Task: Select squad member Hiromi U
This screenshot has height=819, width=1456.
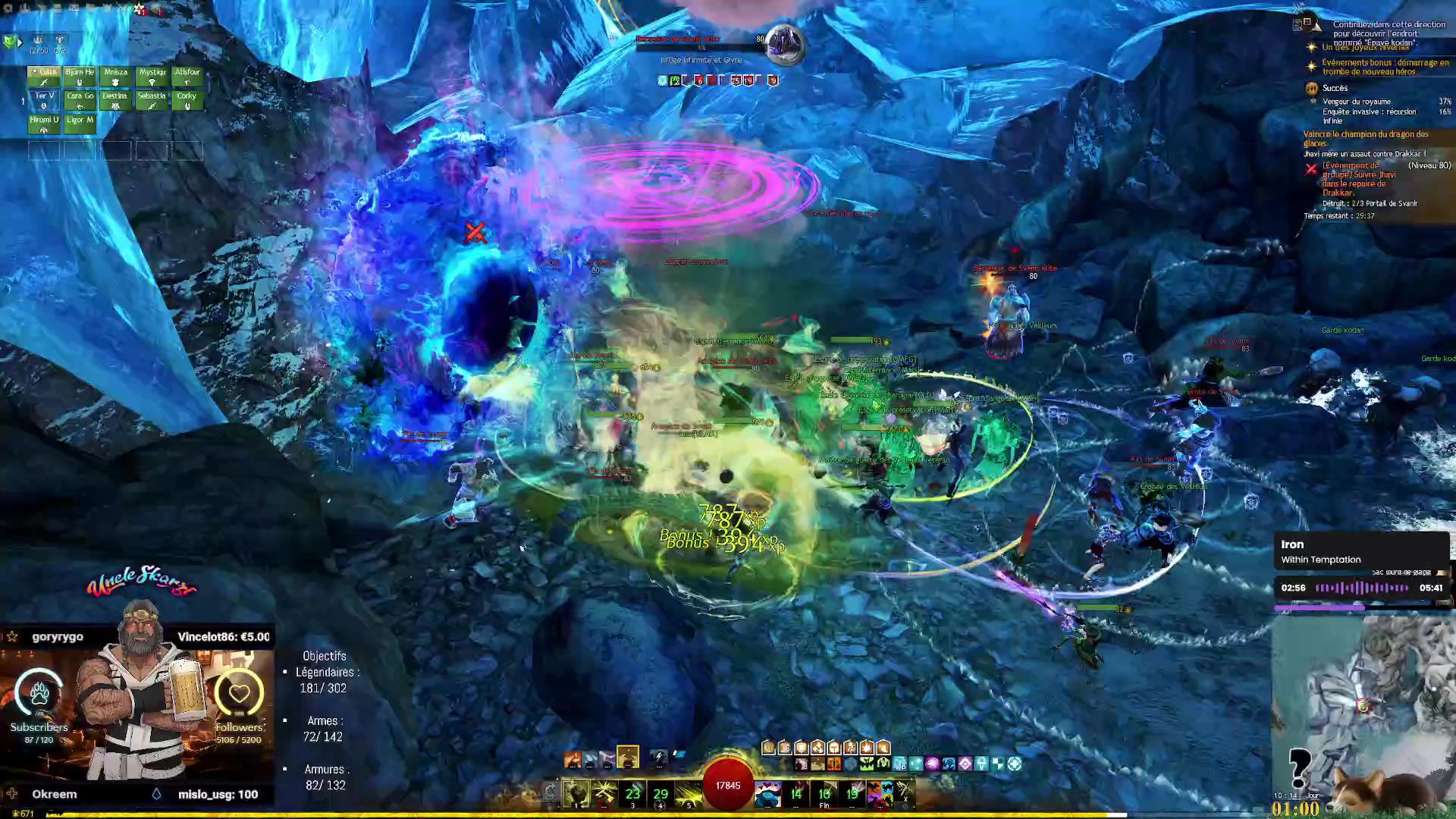Action: click(x=44, y=124)
